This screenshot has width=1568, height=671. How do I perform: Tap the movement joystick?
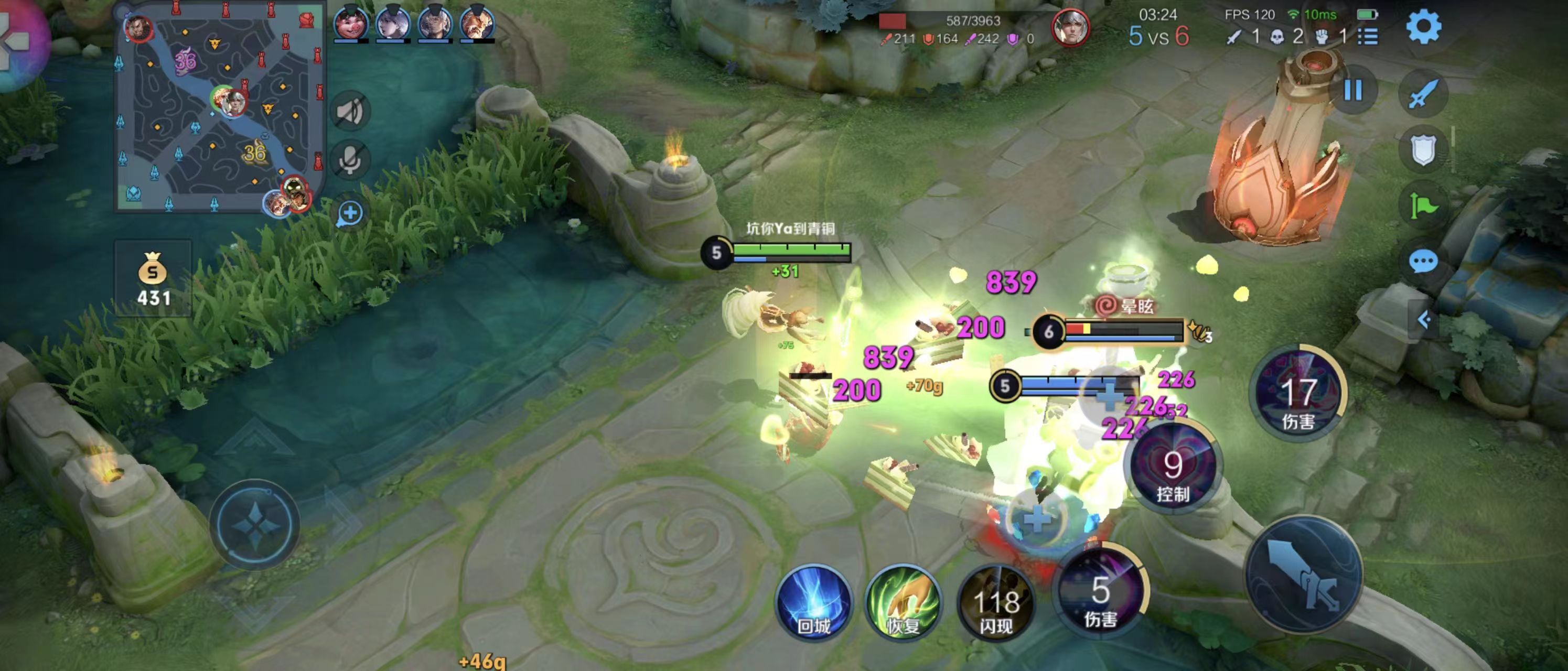click(x=255, y=524)
